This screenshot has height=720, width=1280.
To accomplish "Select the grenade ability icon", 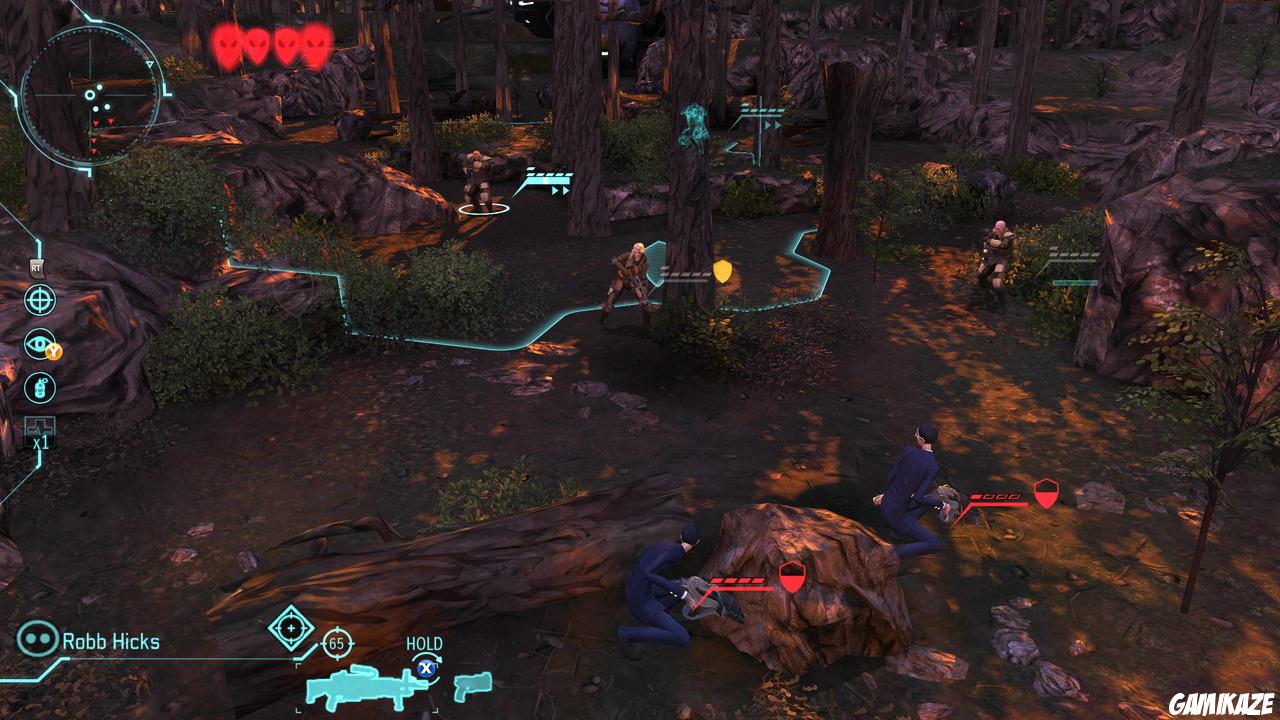I will pos(40,387).
